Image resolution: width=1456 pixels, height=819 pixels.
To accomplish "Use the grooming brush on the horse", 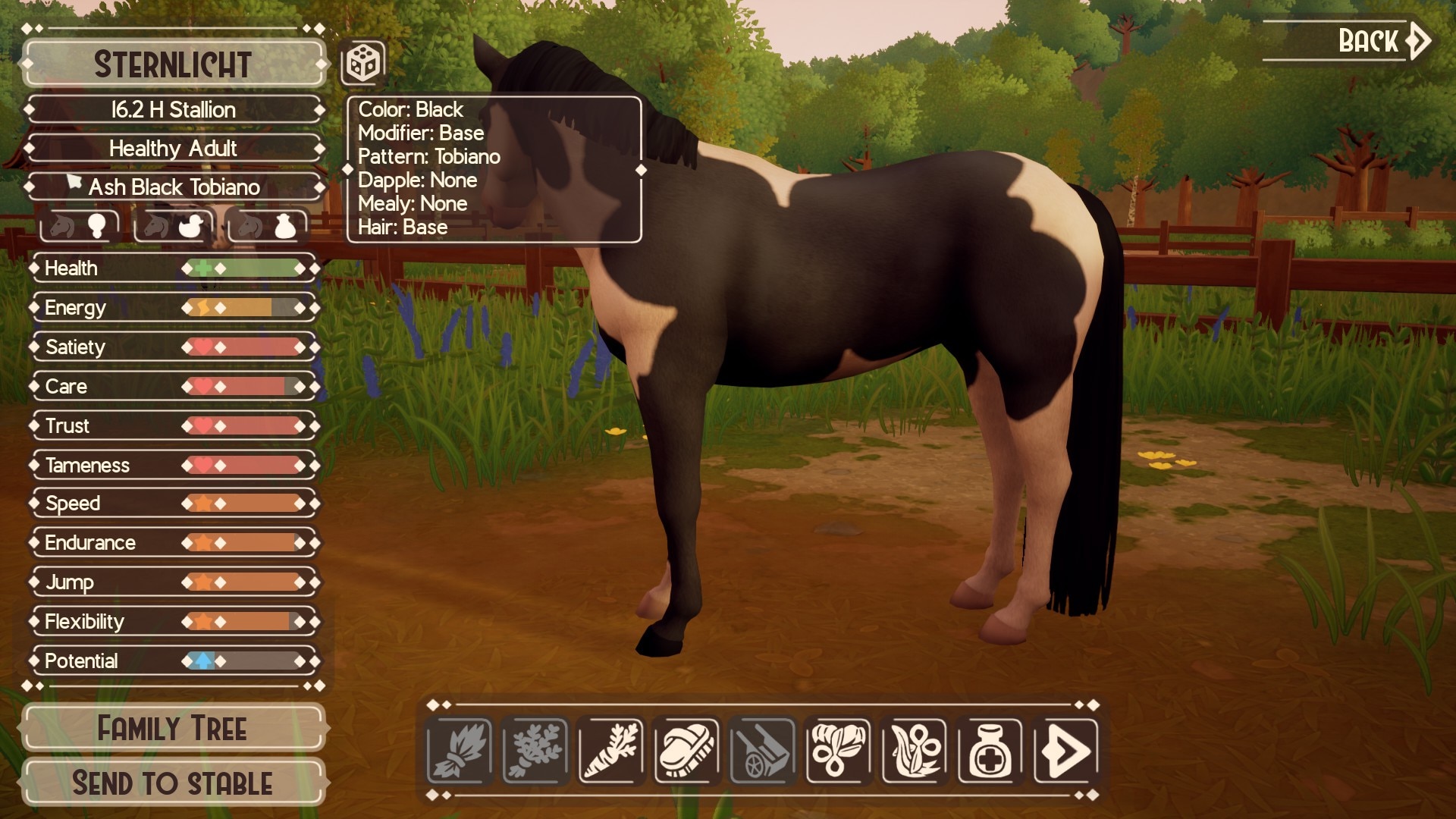I will (687, 751).
